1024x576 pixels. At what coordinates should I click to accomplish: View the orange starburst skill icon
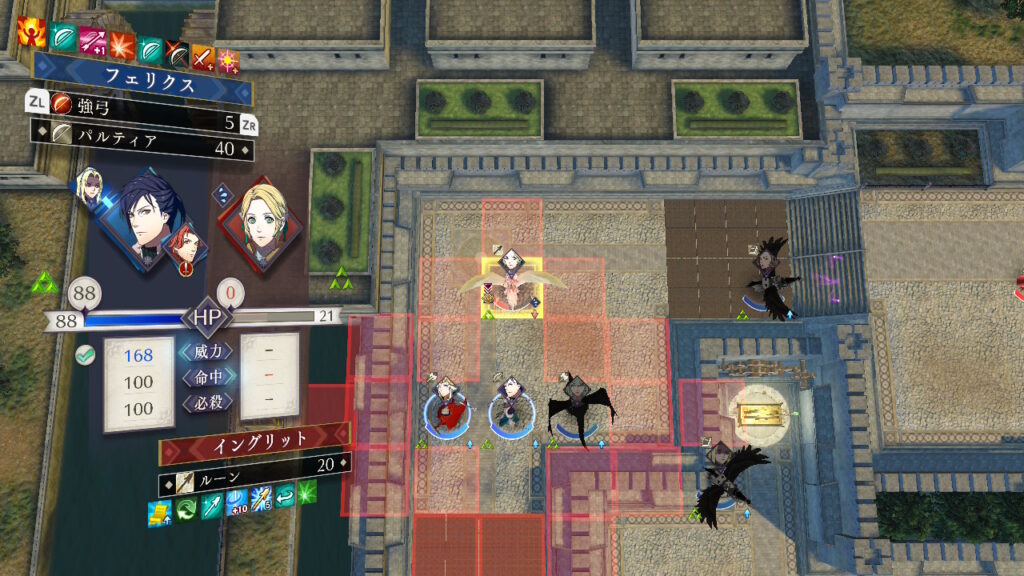pos(122,44)
